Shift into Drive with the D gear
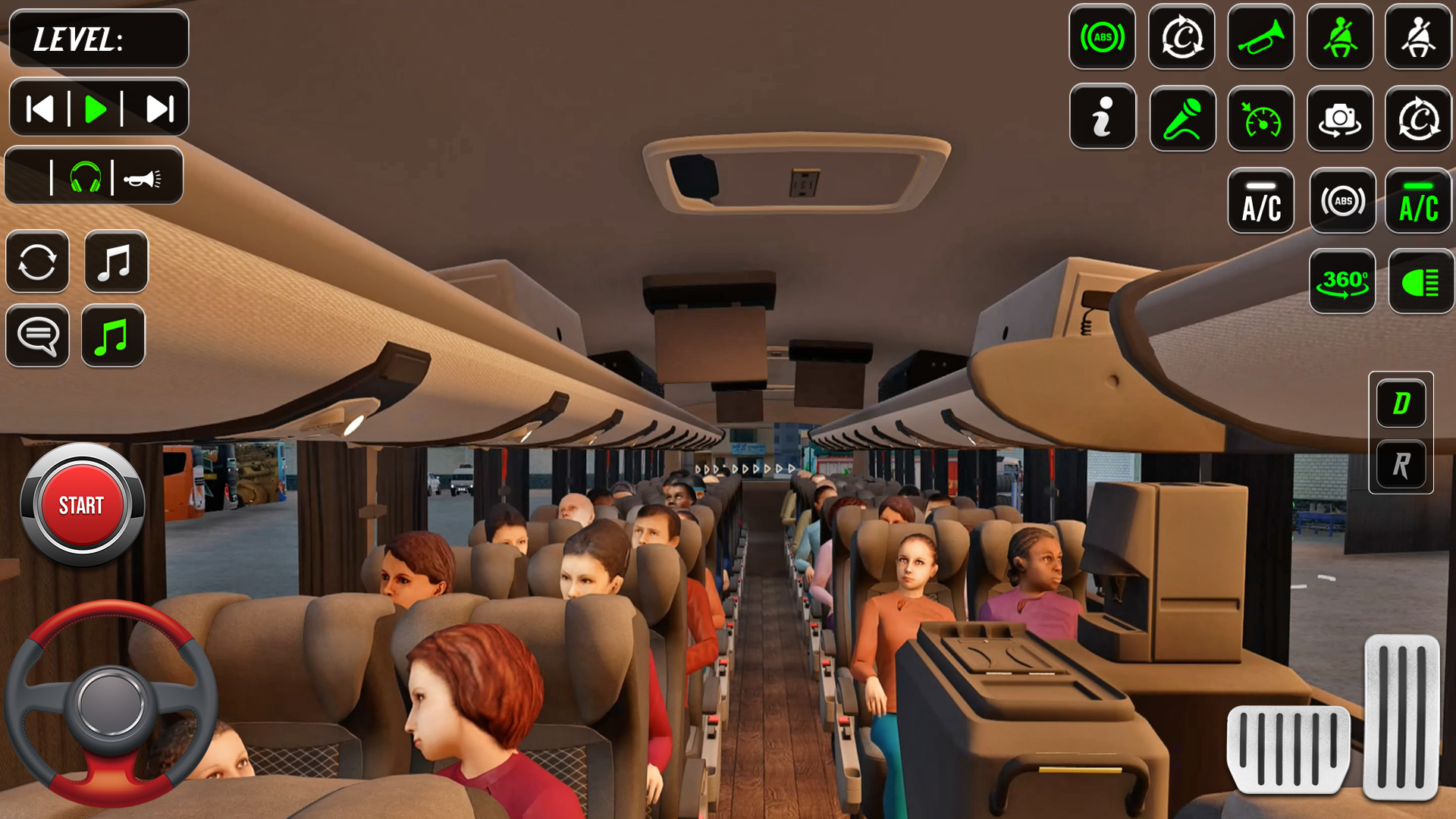1456x819 pixels. coord(1400,403)
